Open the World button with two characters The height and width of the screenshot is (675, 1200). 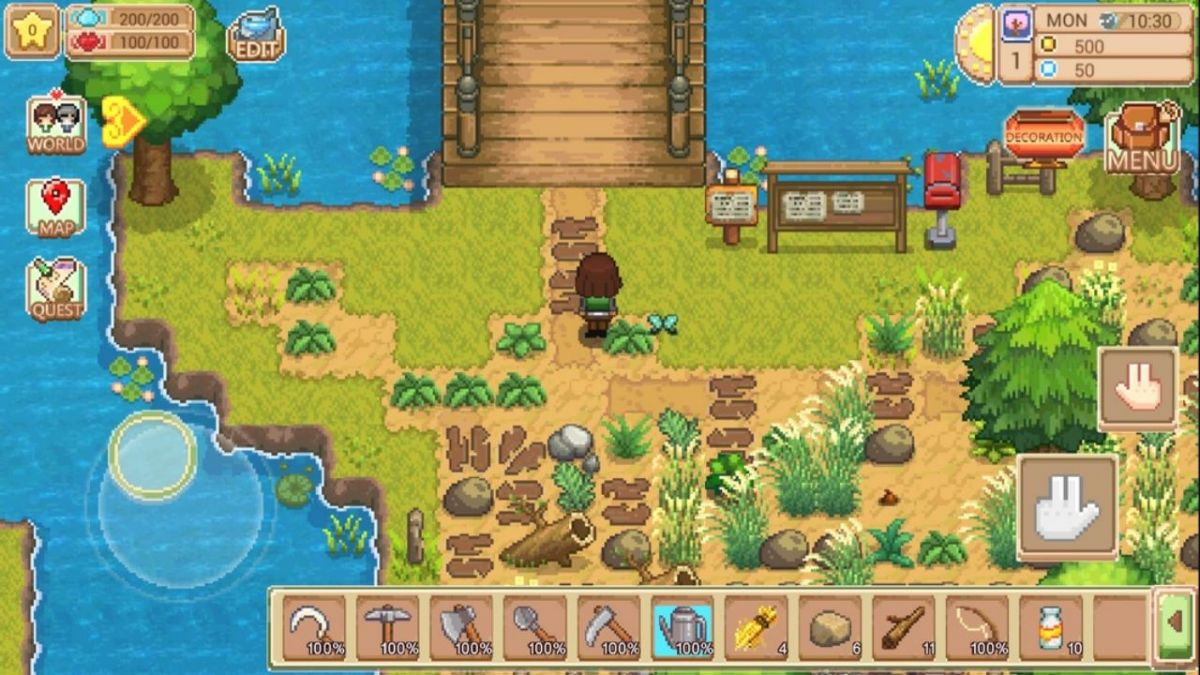pyautogui.click(x=55, y=125)
